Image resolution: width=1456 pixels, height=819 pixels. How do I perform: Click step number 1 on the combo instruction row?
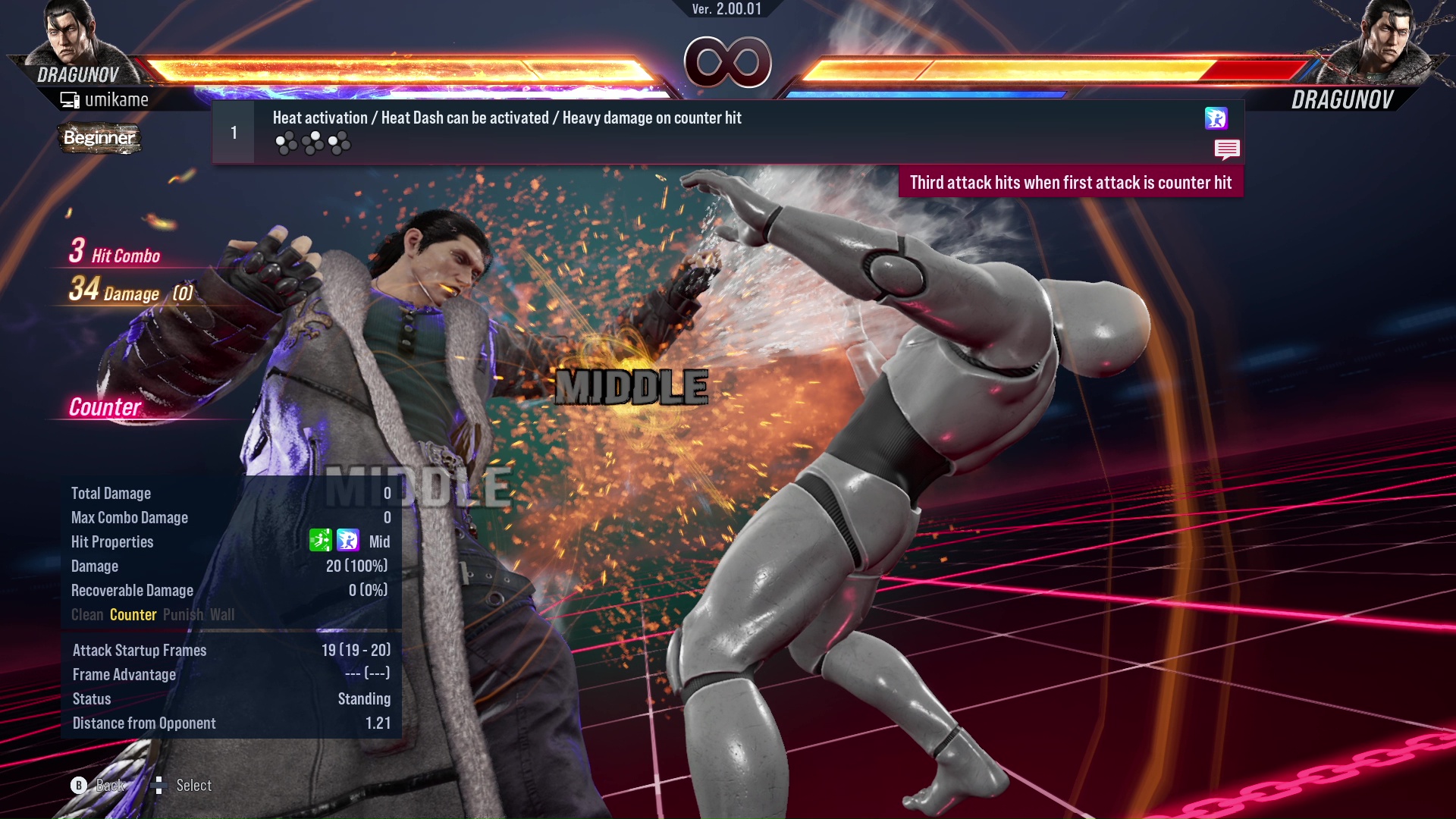click(233, 131)
